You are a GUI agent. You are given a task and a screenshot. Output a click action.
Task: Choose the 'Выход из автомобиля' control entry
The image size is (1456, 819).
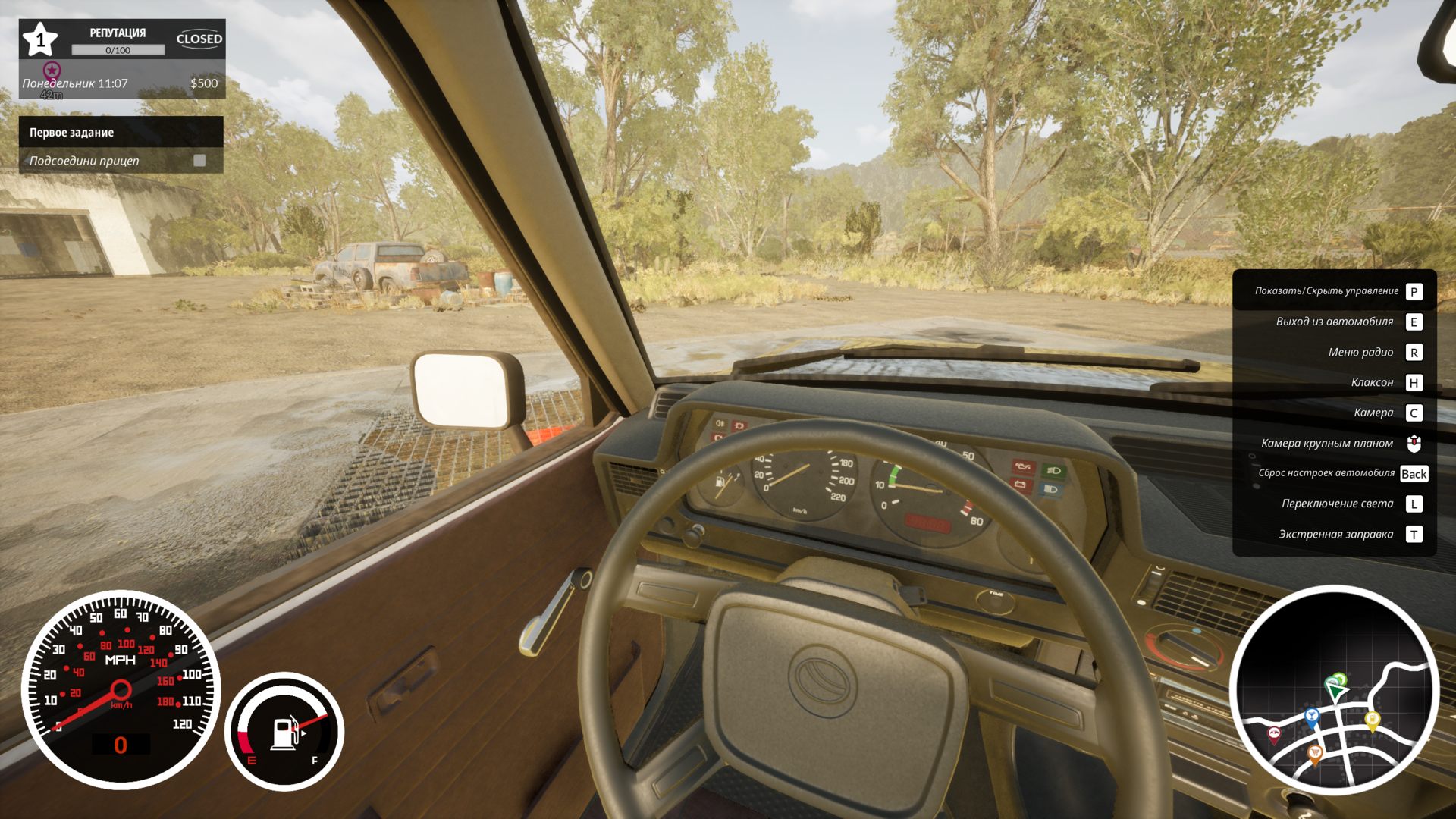[x=1335, y=322]
